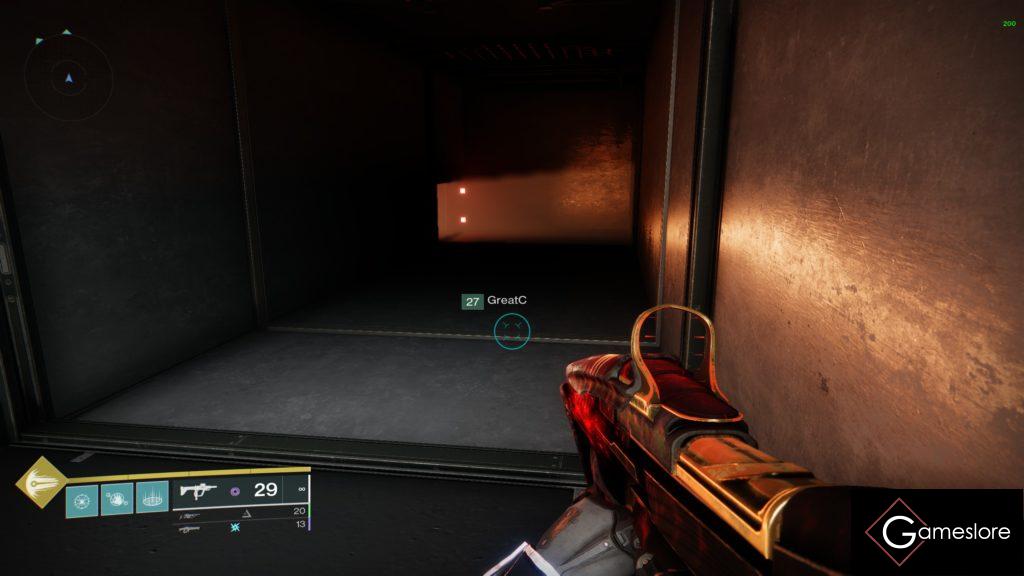Select the equipped submachine gun weapon icon
1024x576 pixels.
[x=197, y=491]
